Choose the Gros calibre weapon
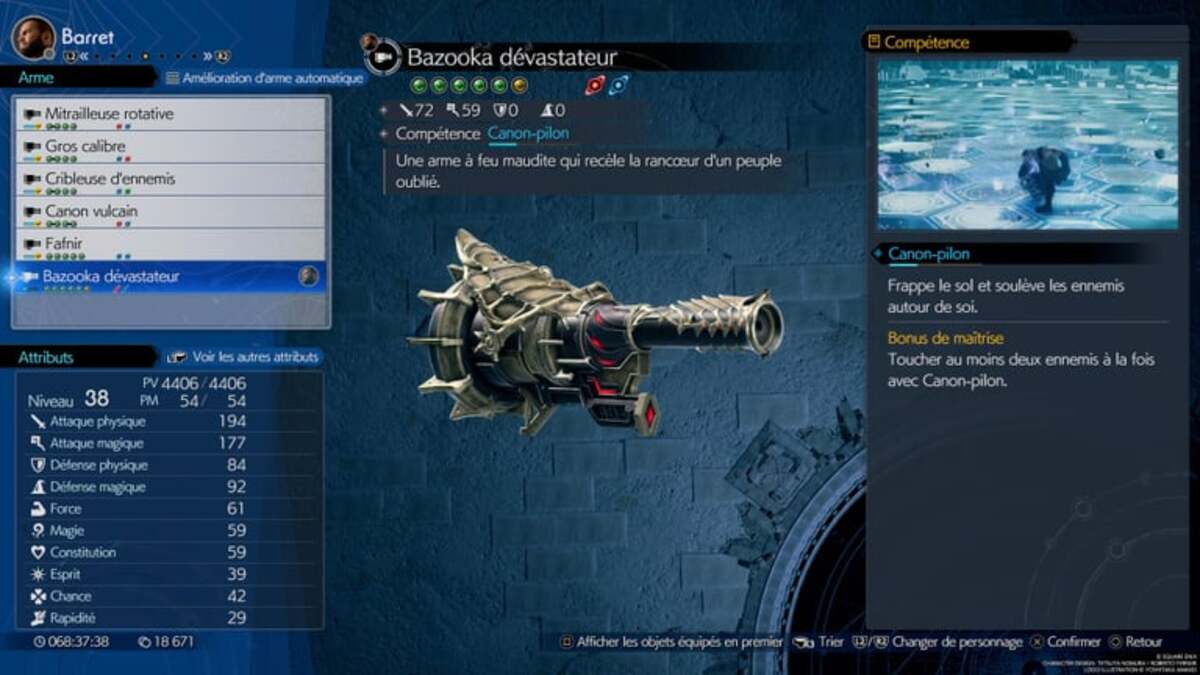 tap(85, 146)
